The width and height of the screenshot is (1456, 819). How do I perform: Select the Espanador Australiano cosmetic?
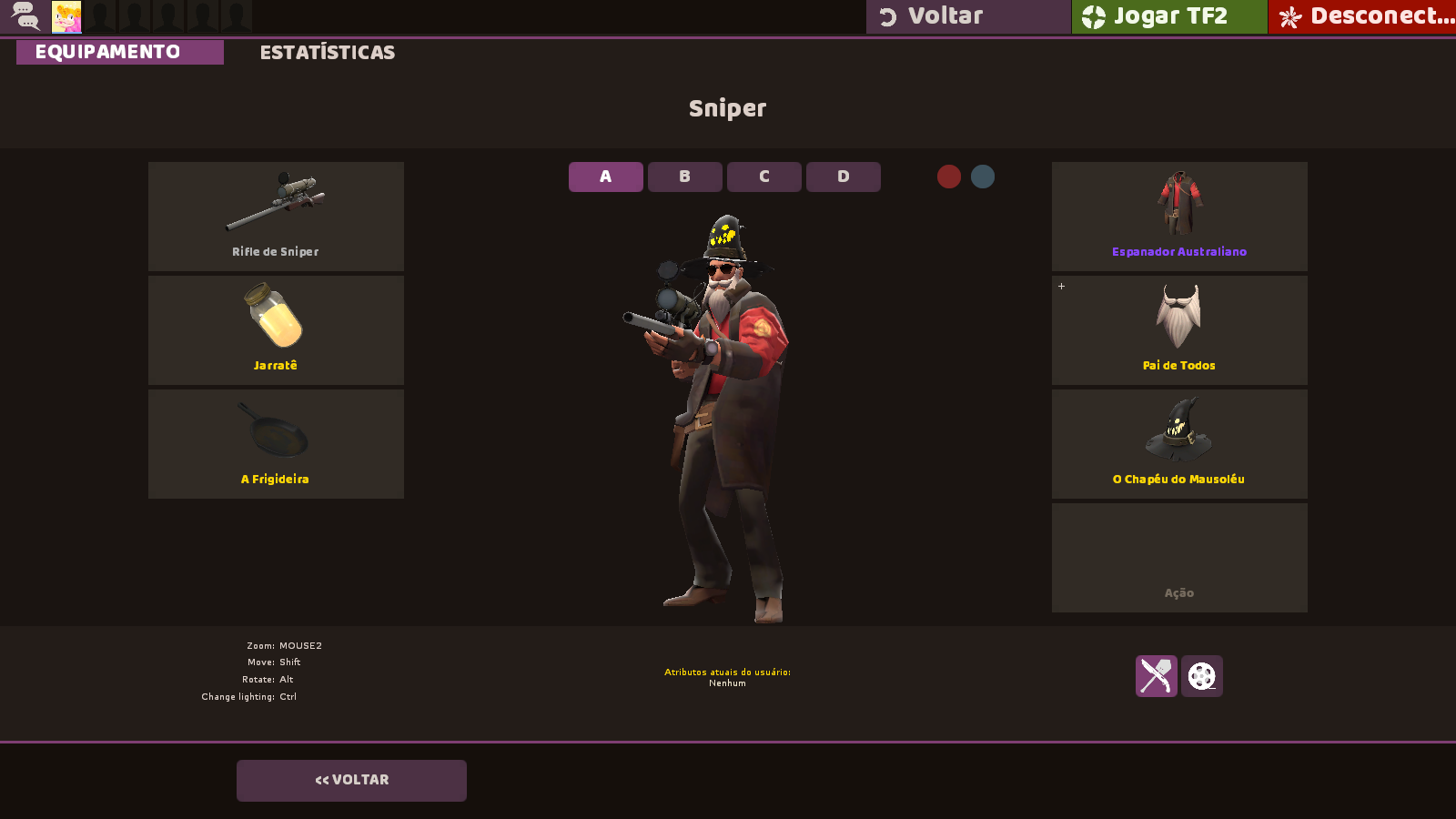click(1178, 216)
